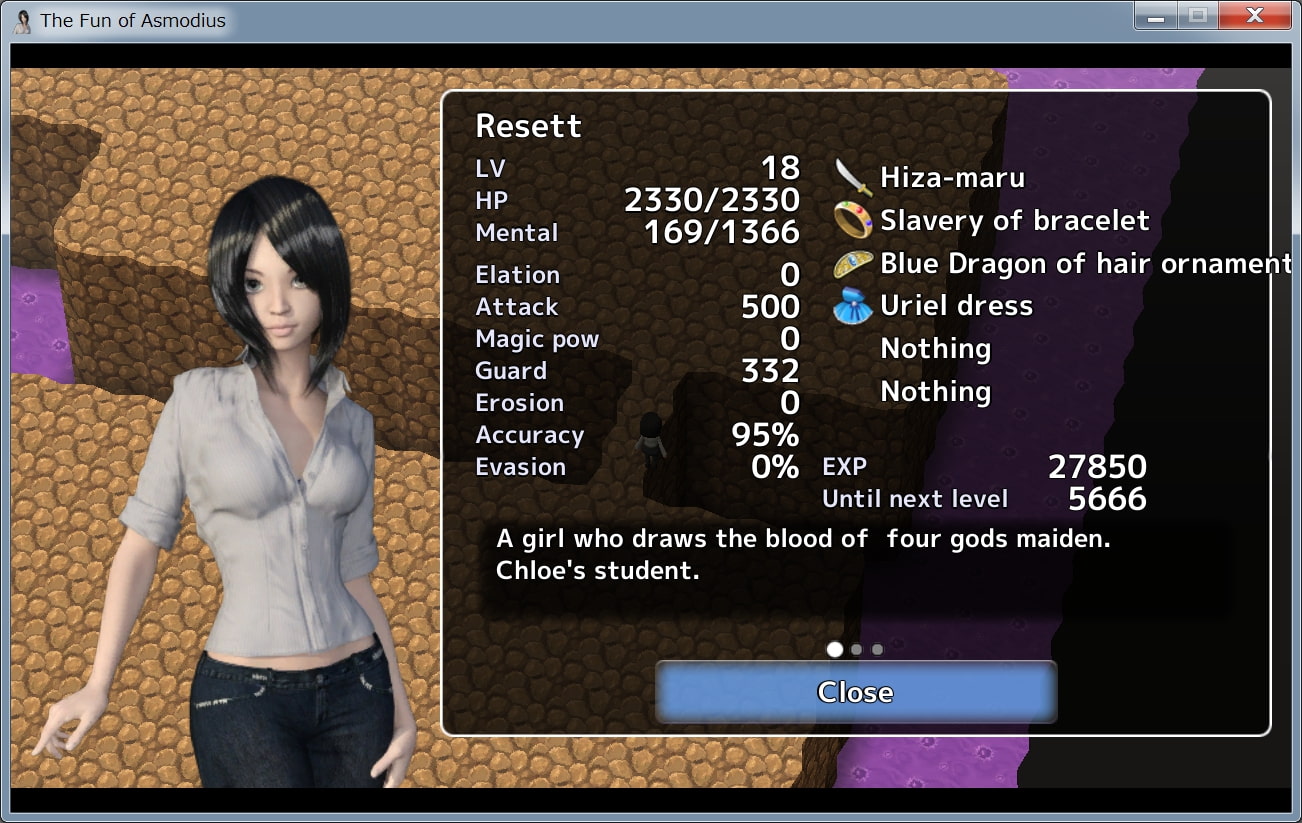Select the first empty Nothing equipment slot
Viewport: 1302px width, 823px height.
934,348
